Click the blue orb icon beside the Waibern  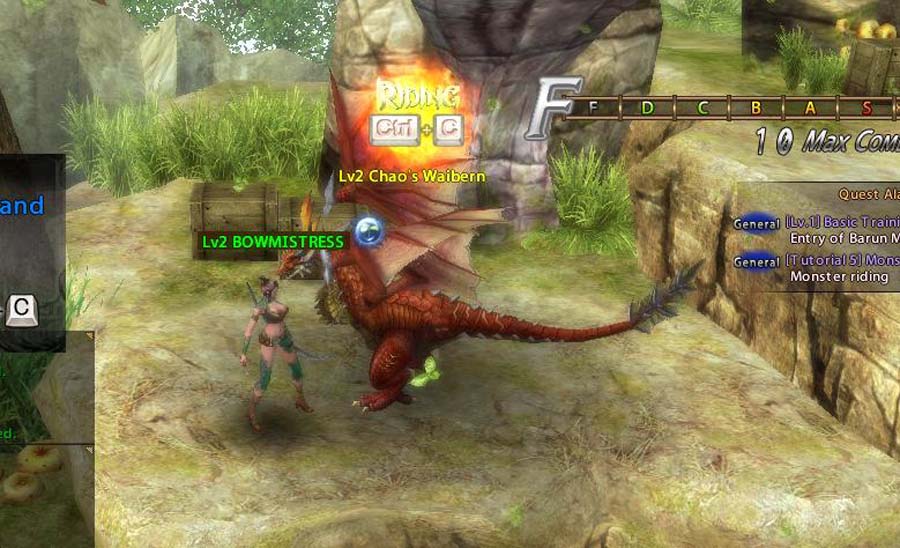pyautogui.click(x=370, y=232)
